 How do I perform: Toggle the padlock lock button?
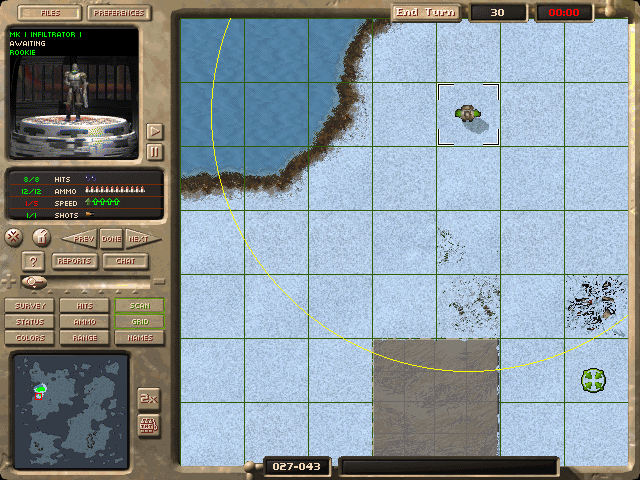pos(41,237)
